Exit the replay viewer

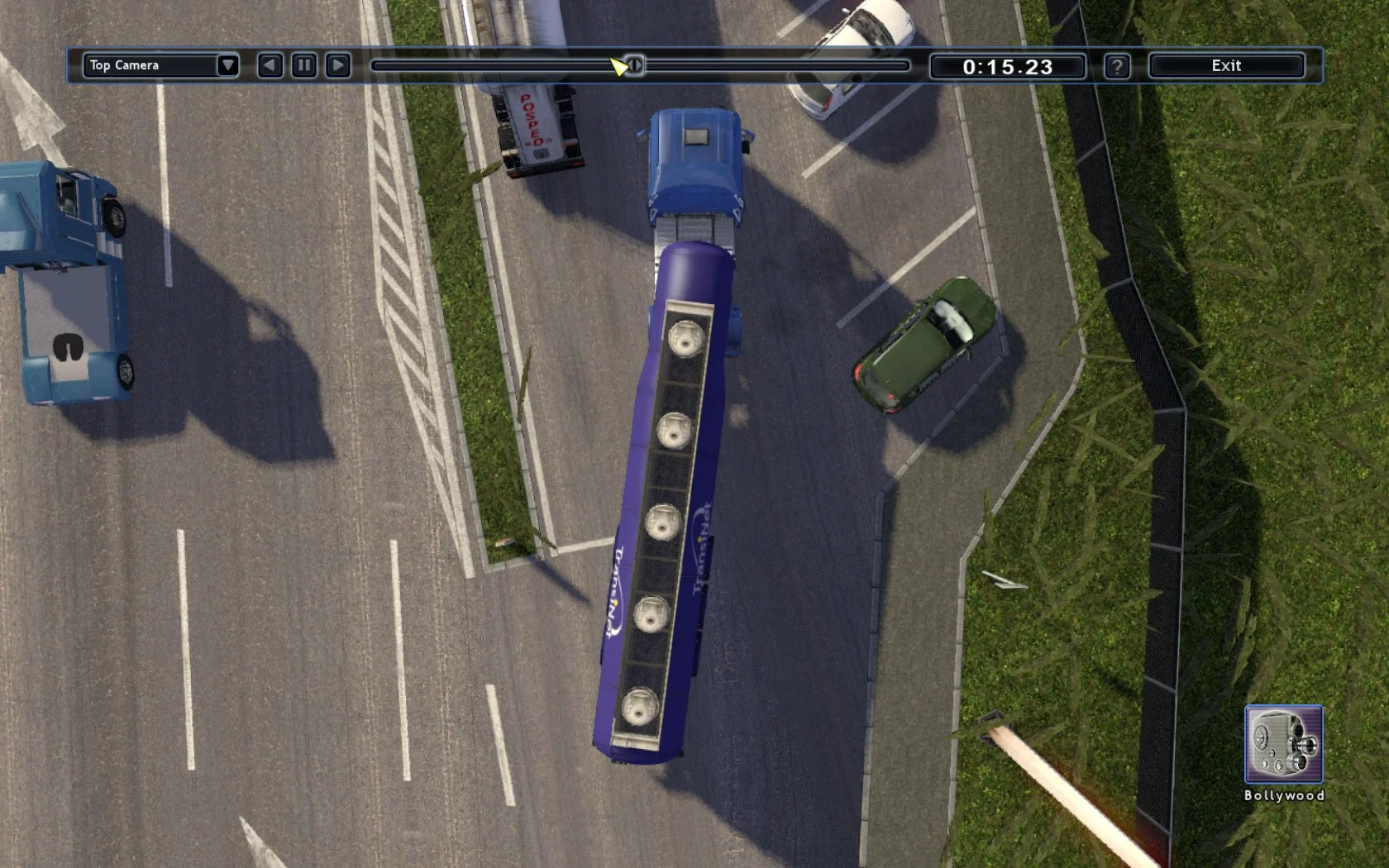[x=1226, y=65]
